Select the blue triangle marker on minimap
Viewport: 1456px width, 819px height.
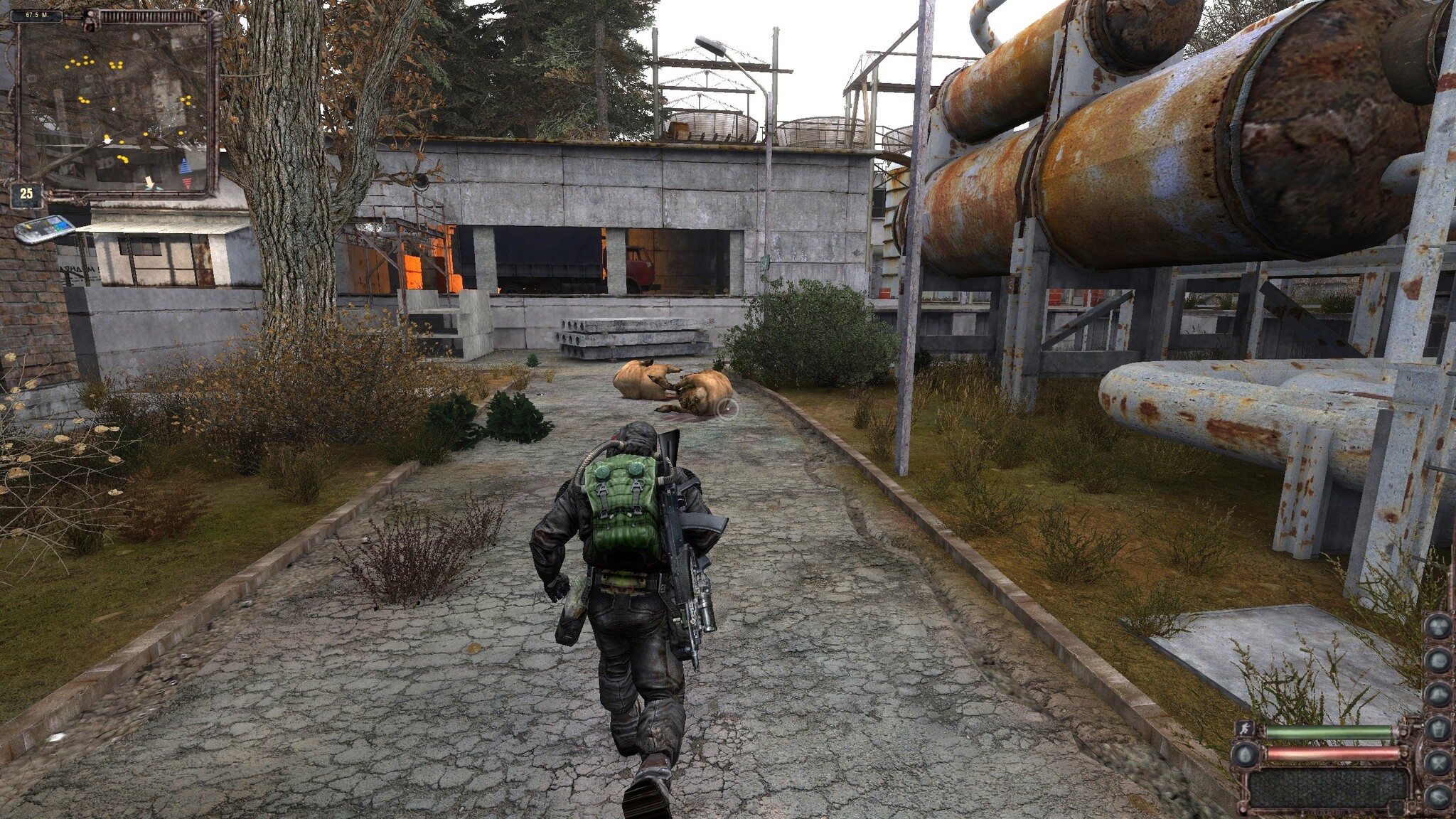(186, 168)
